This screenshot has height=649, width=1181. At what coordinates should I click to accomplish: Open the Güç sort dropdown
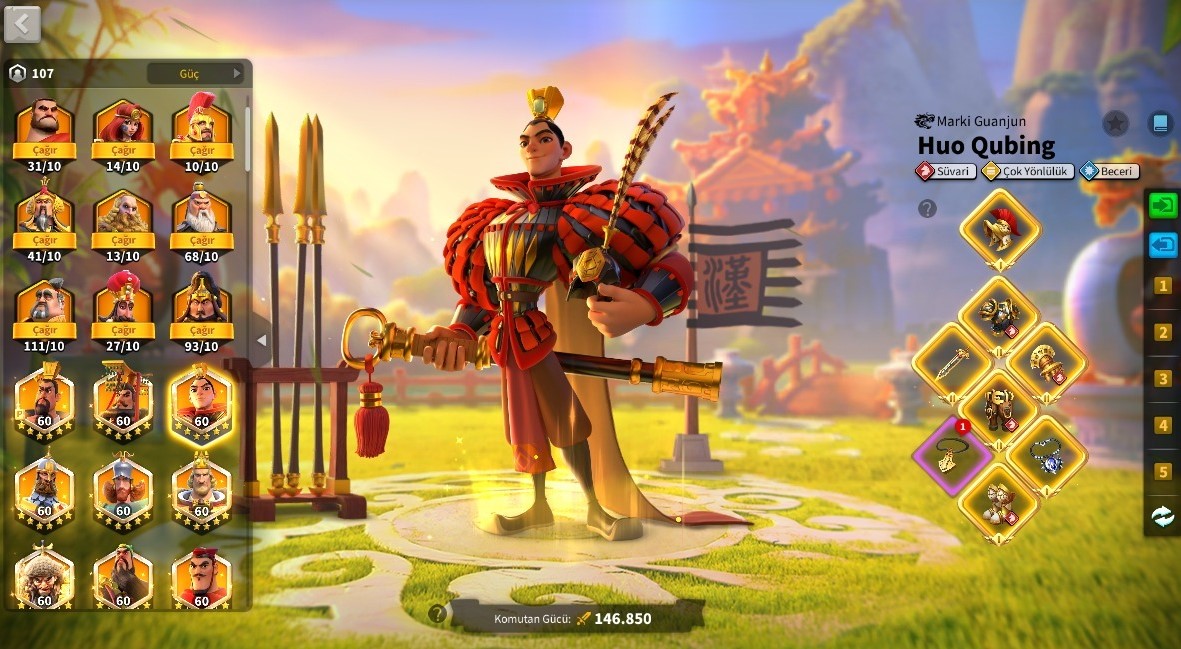(196, 73)
